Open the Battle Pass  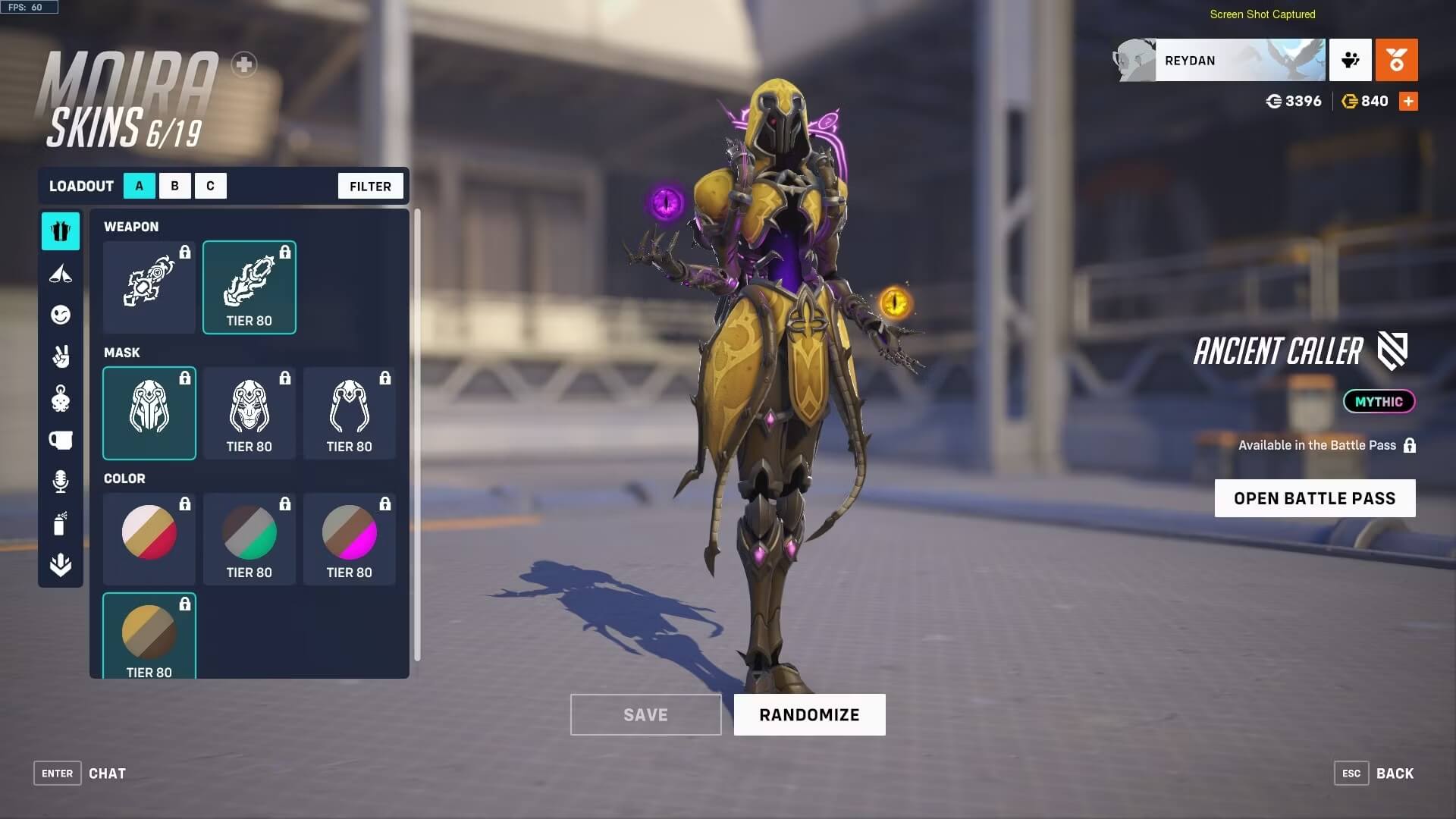(x=1314, y=498)
